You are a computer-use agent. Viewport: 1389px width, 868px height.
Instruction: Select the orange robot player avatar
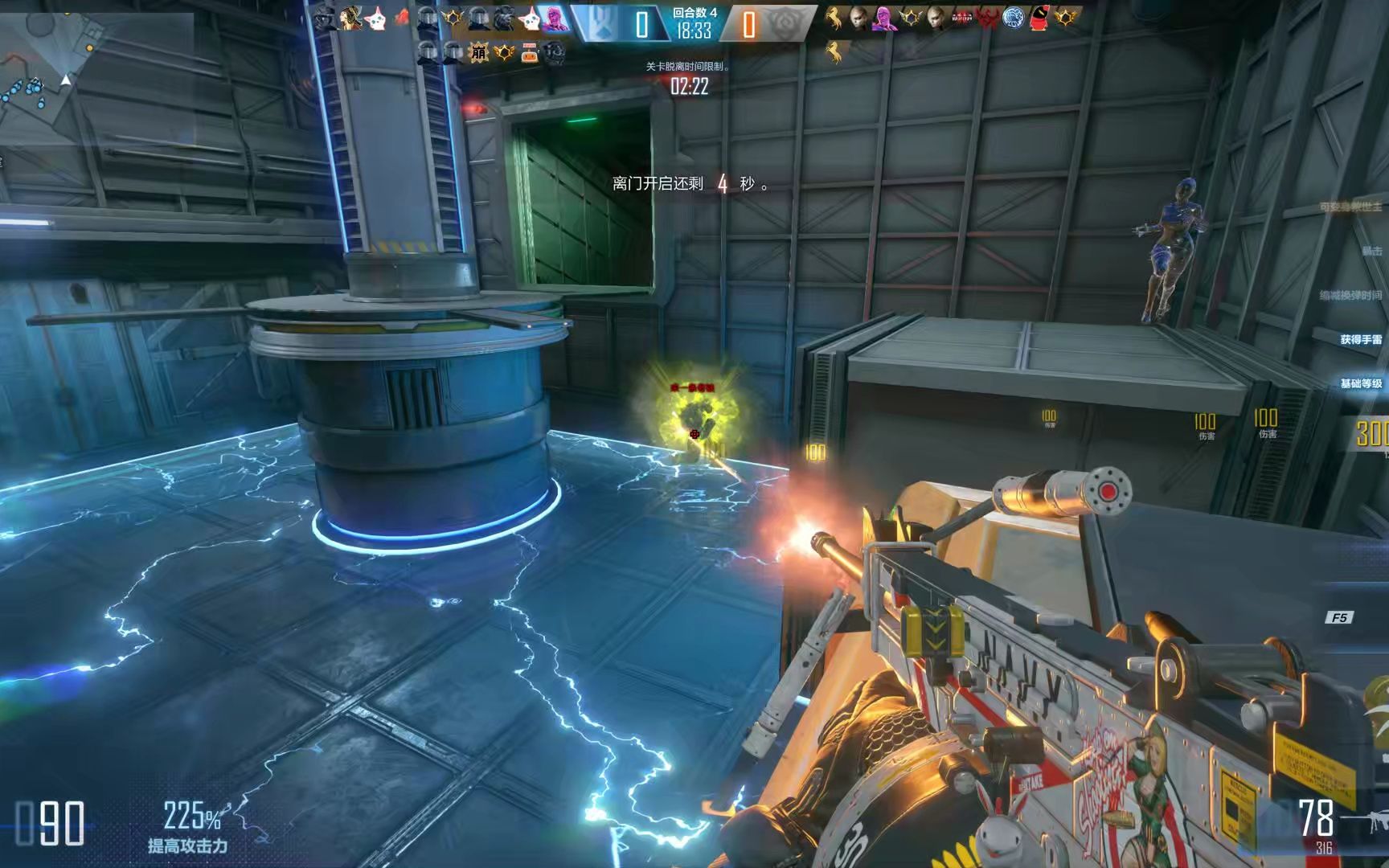pyautogui.click(x=530, y=53)
